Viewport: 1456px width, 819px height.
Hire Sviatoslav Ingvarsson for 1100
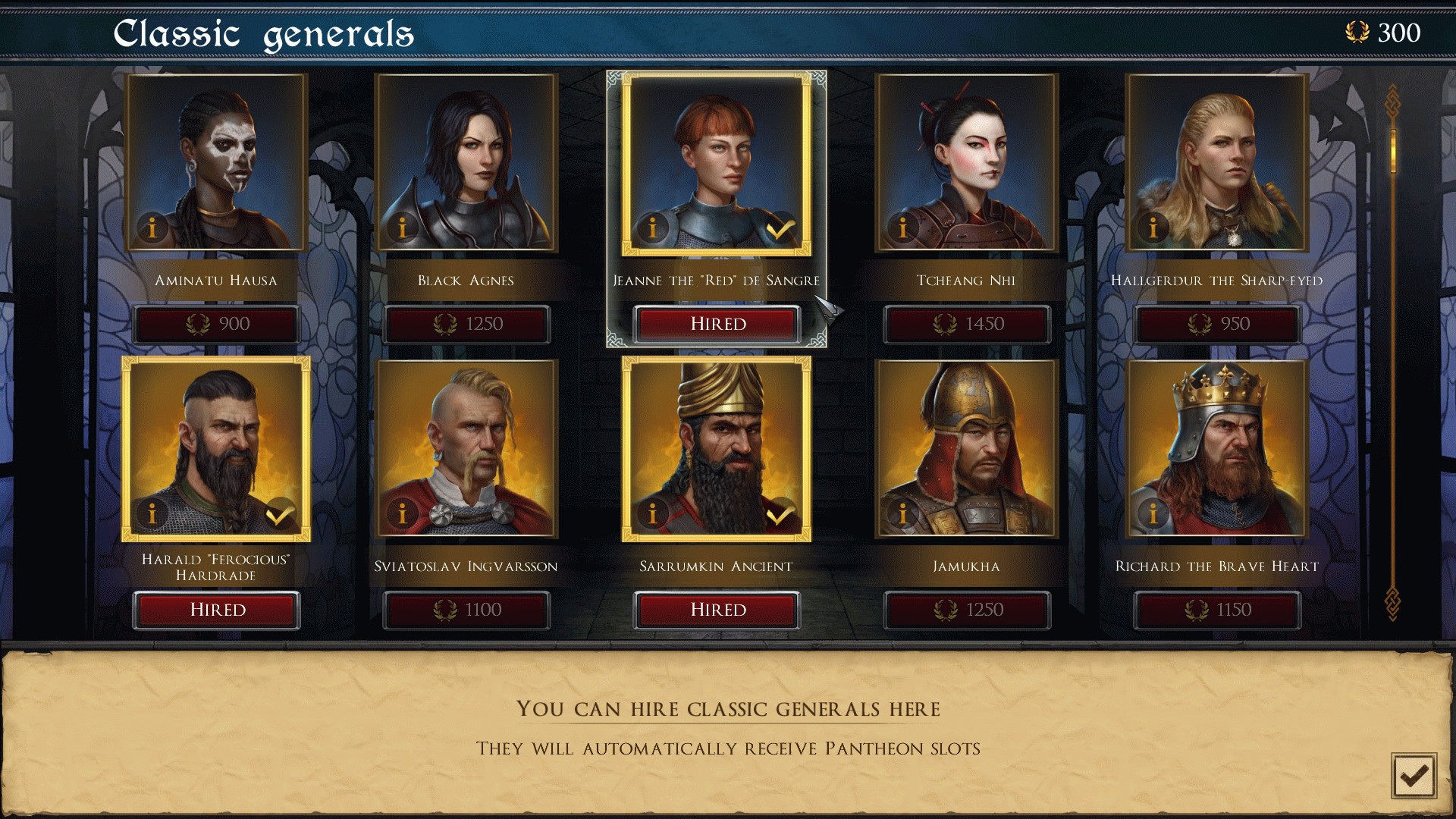click(x=466, y=610)
